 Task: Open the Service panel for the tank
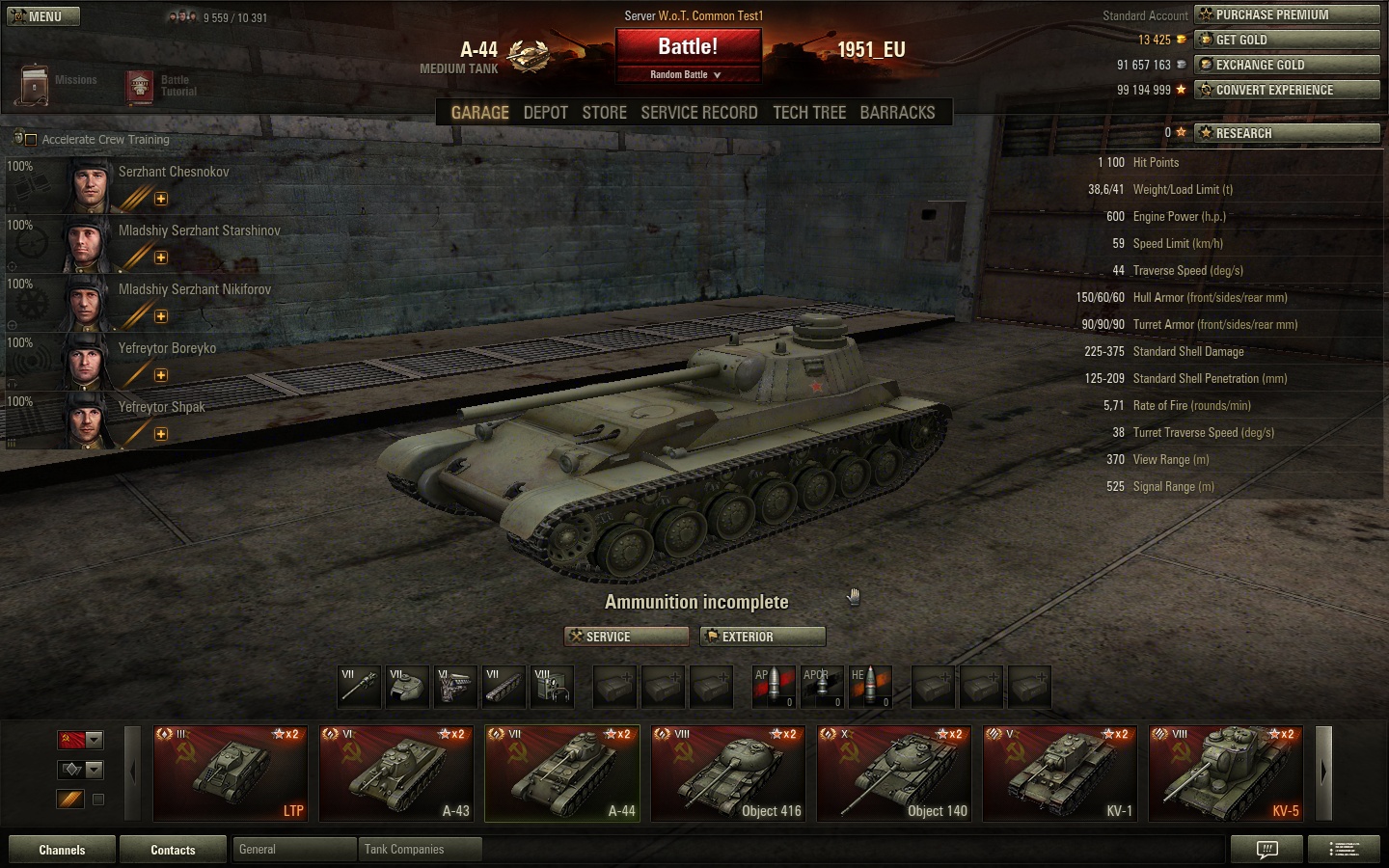click(626, 637)
